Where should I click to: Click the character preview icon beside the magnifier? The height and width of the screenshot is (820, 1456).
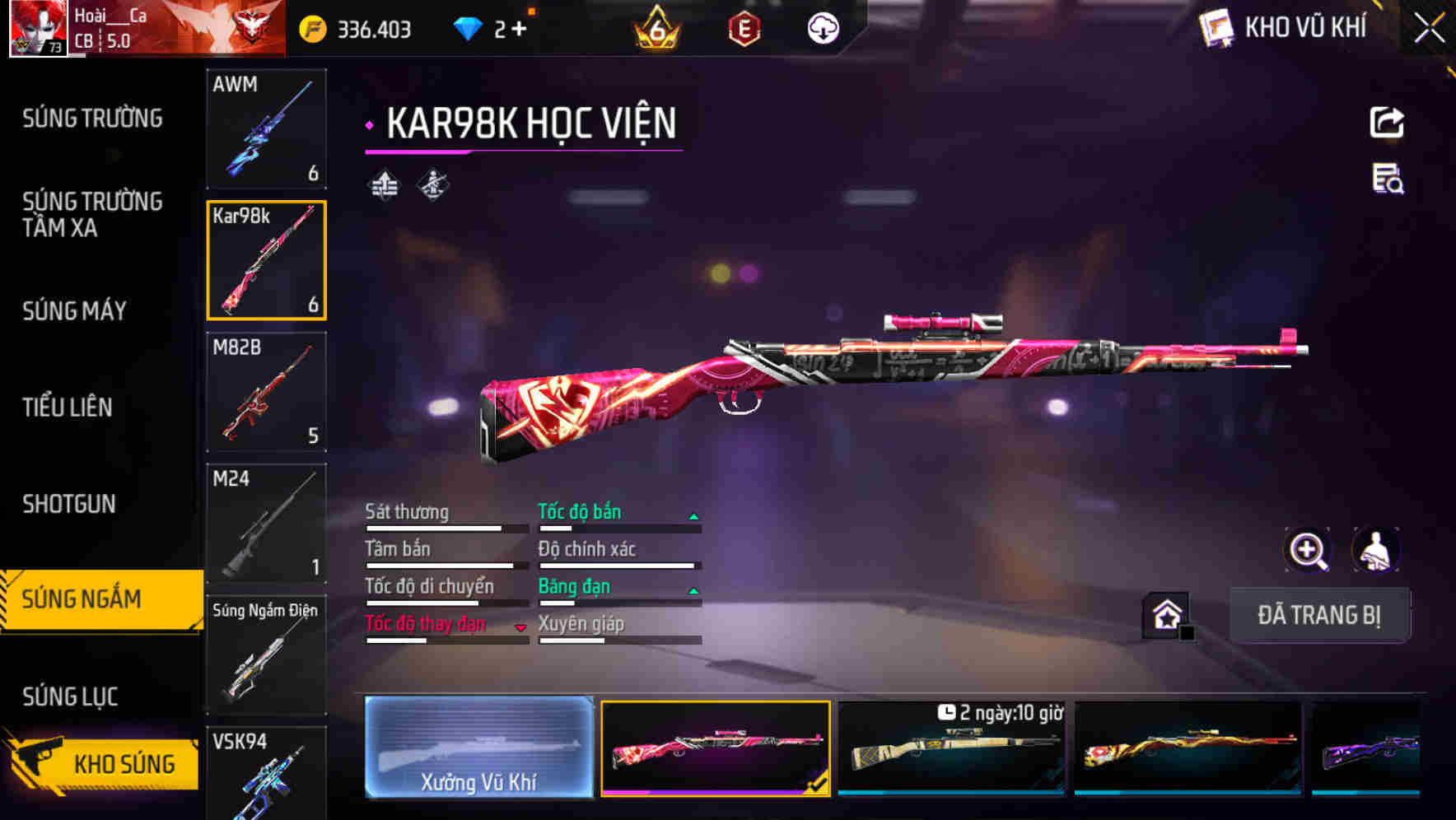tap(1375, 550)
